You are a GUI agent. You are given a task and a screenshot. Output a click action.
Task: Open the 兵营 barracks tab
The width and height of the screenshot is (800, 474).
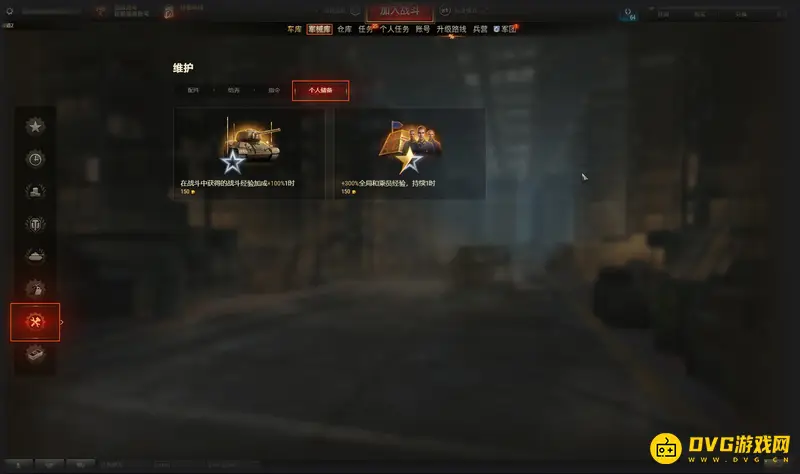pyautogui.click(x=480, y=30)
